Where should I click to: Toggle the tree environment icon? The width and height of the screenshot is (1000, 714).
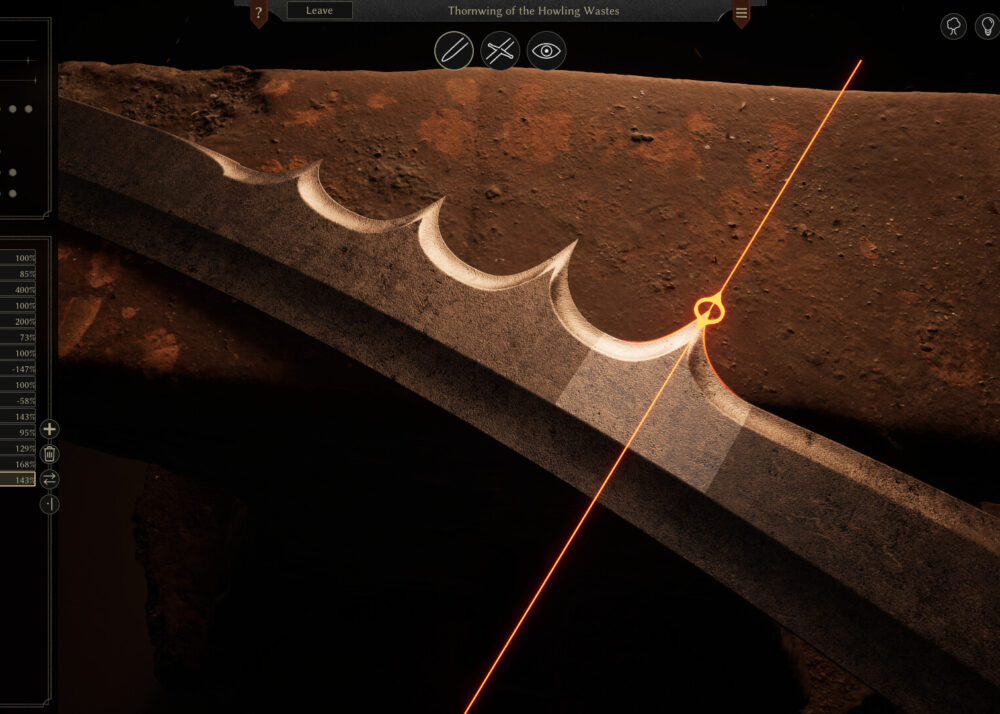954,26
